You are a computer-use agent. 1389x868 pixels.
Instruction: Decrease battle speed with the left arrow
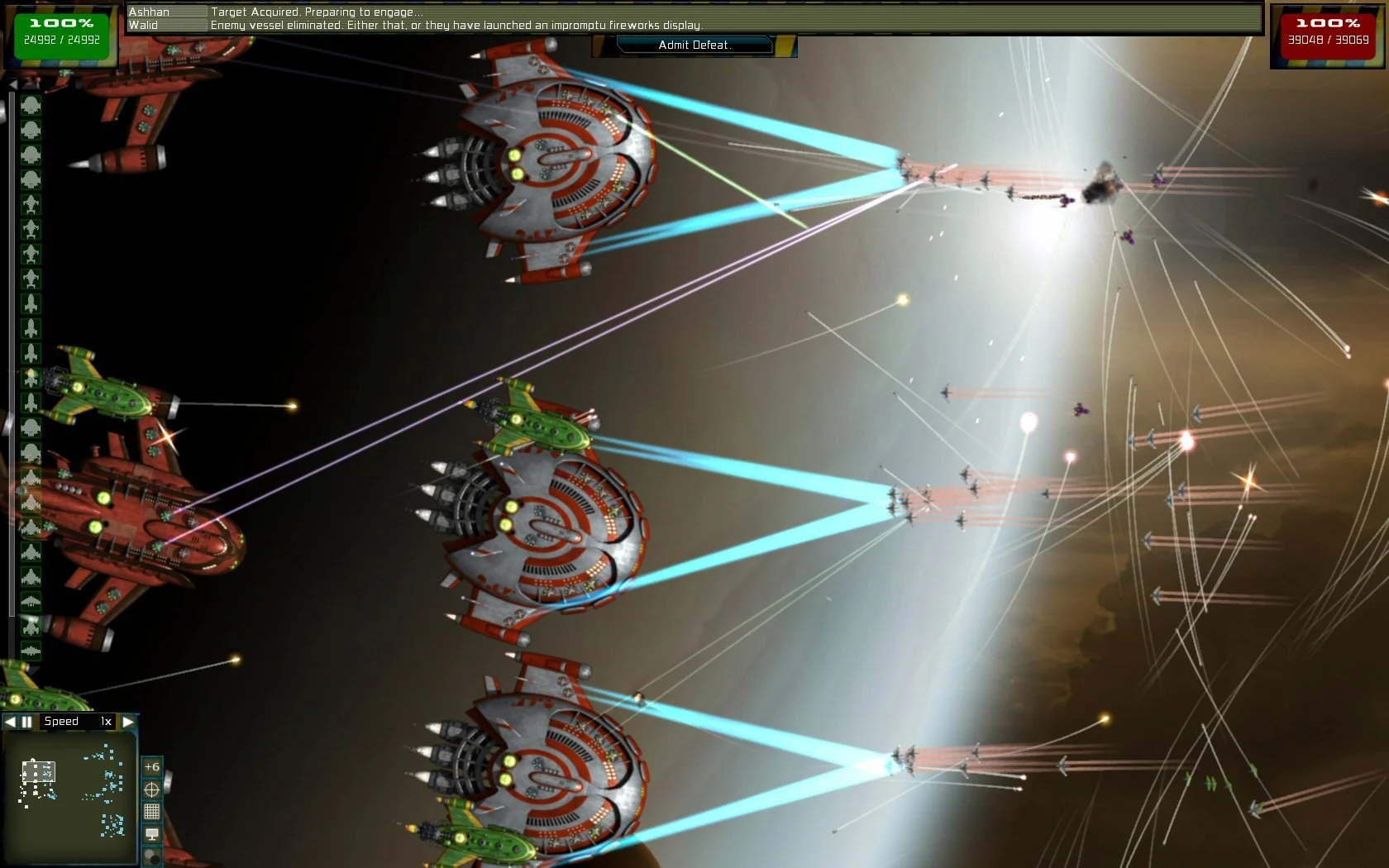point(10,721)
